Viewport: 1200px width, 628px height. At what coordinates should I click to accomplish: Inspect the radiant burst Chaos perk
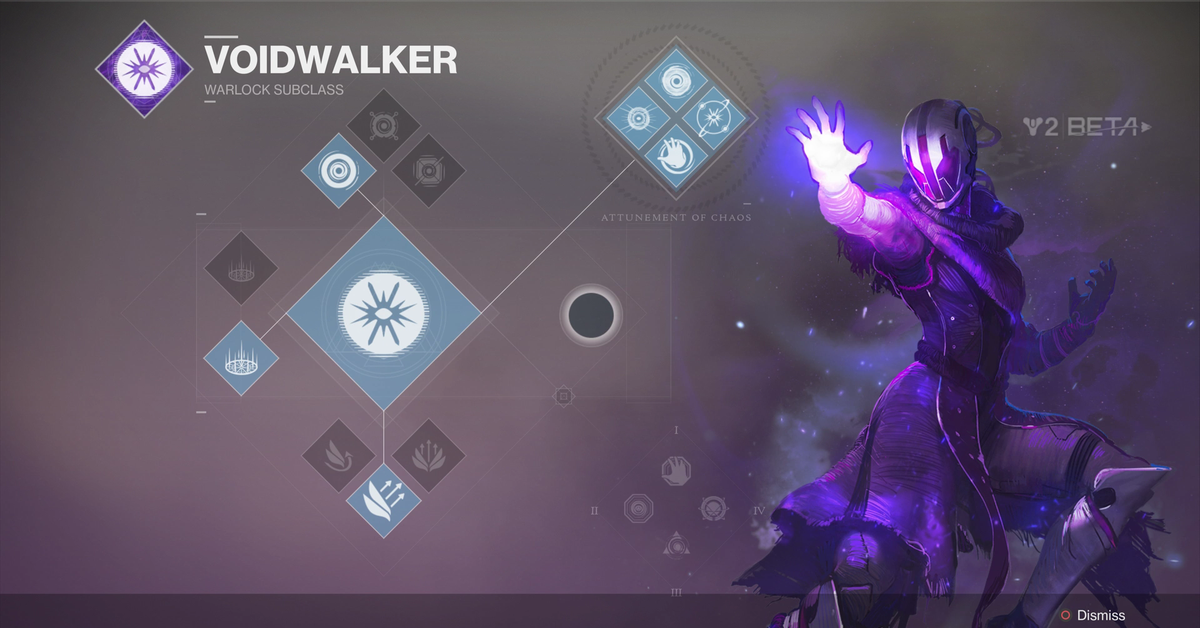pyautogui.click(x=632, y=118)
